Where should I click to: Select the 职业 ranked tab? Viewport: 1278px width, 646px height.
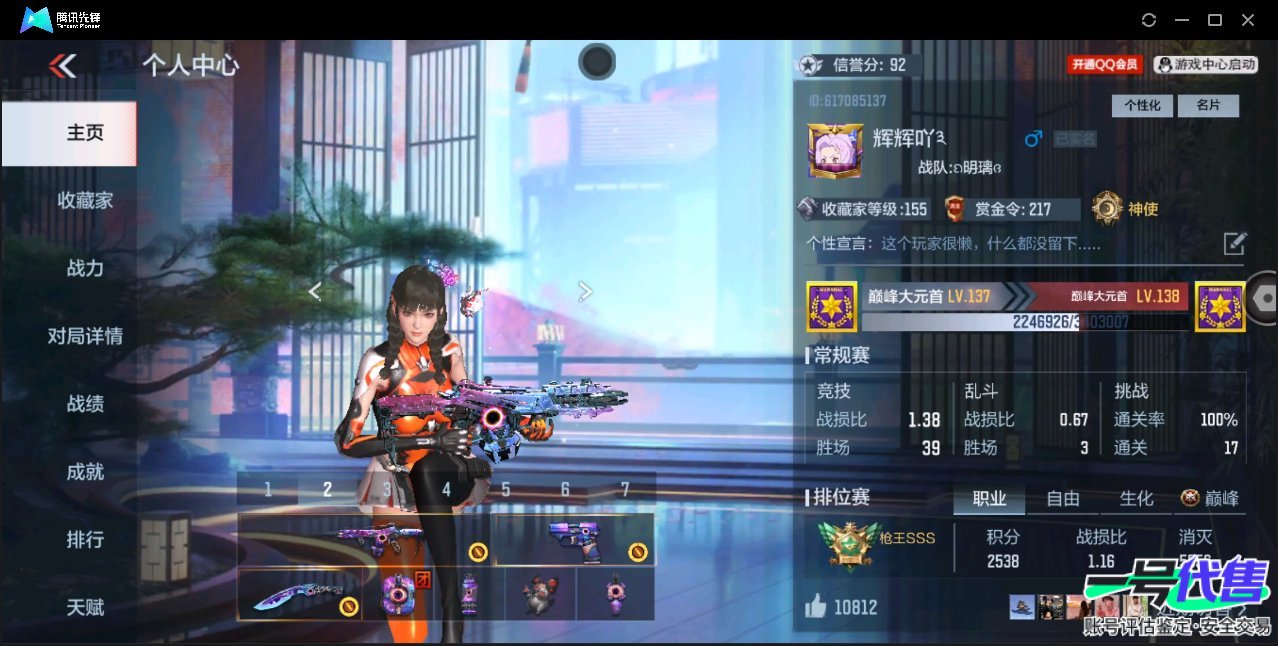pos(989,499)
